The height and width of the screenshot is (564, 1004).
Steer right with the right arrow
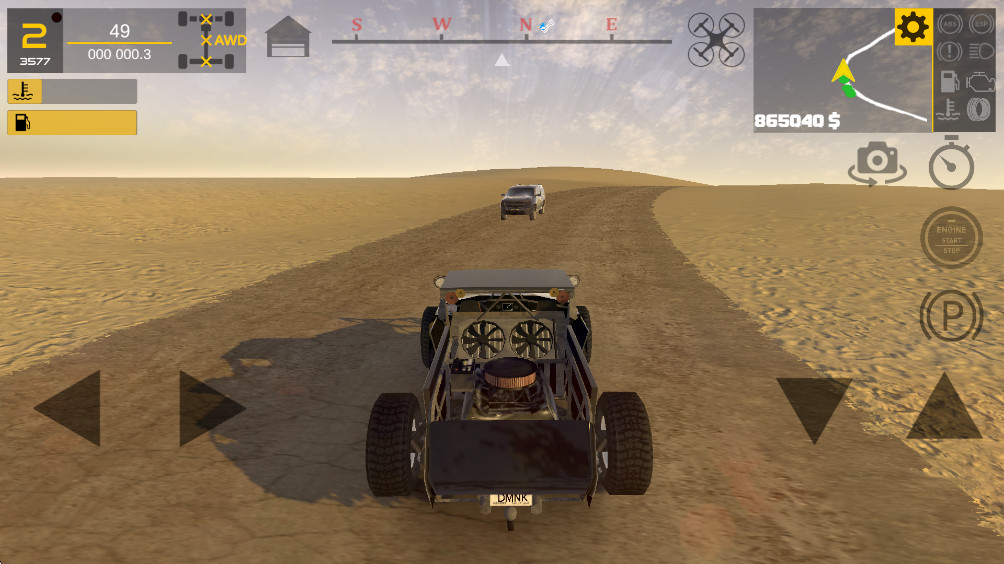(210, 407)
